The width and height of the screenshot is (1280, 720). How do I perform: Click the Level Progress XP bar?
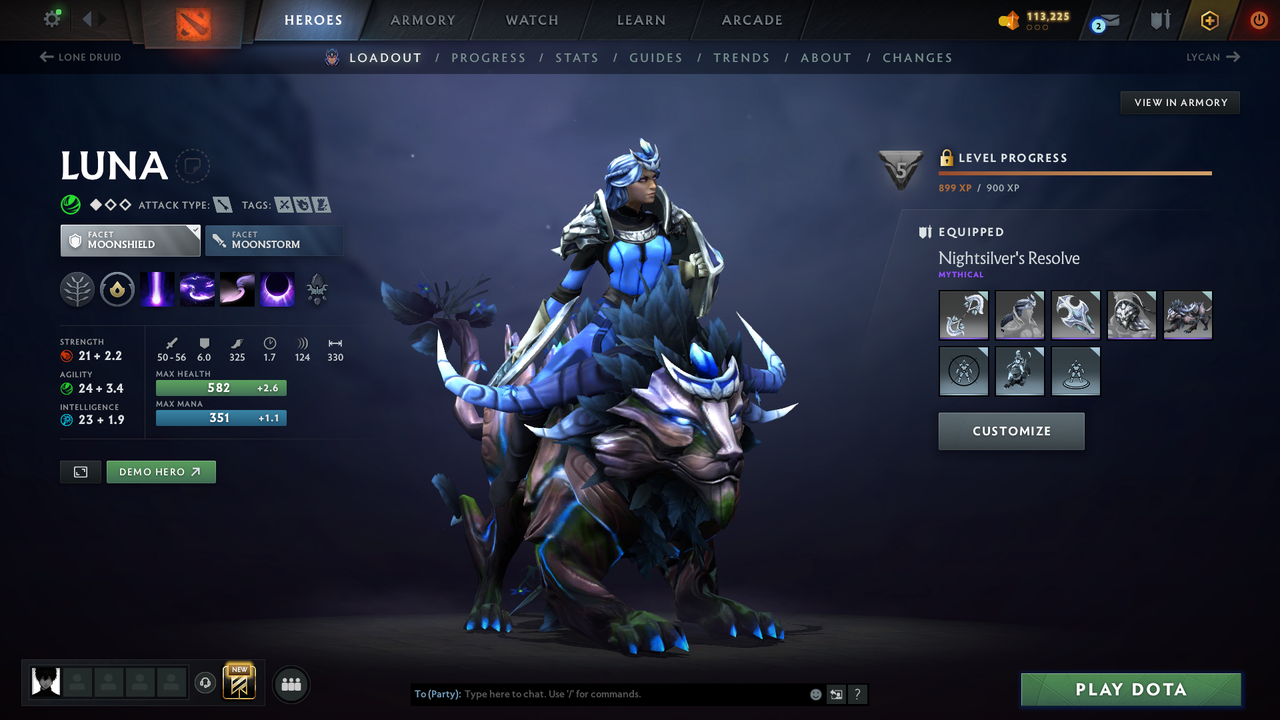point(1076,171)
